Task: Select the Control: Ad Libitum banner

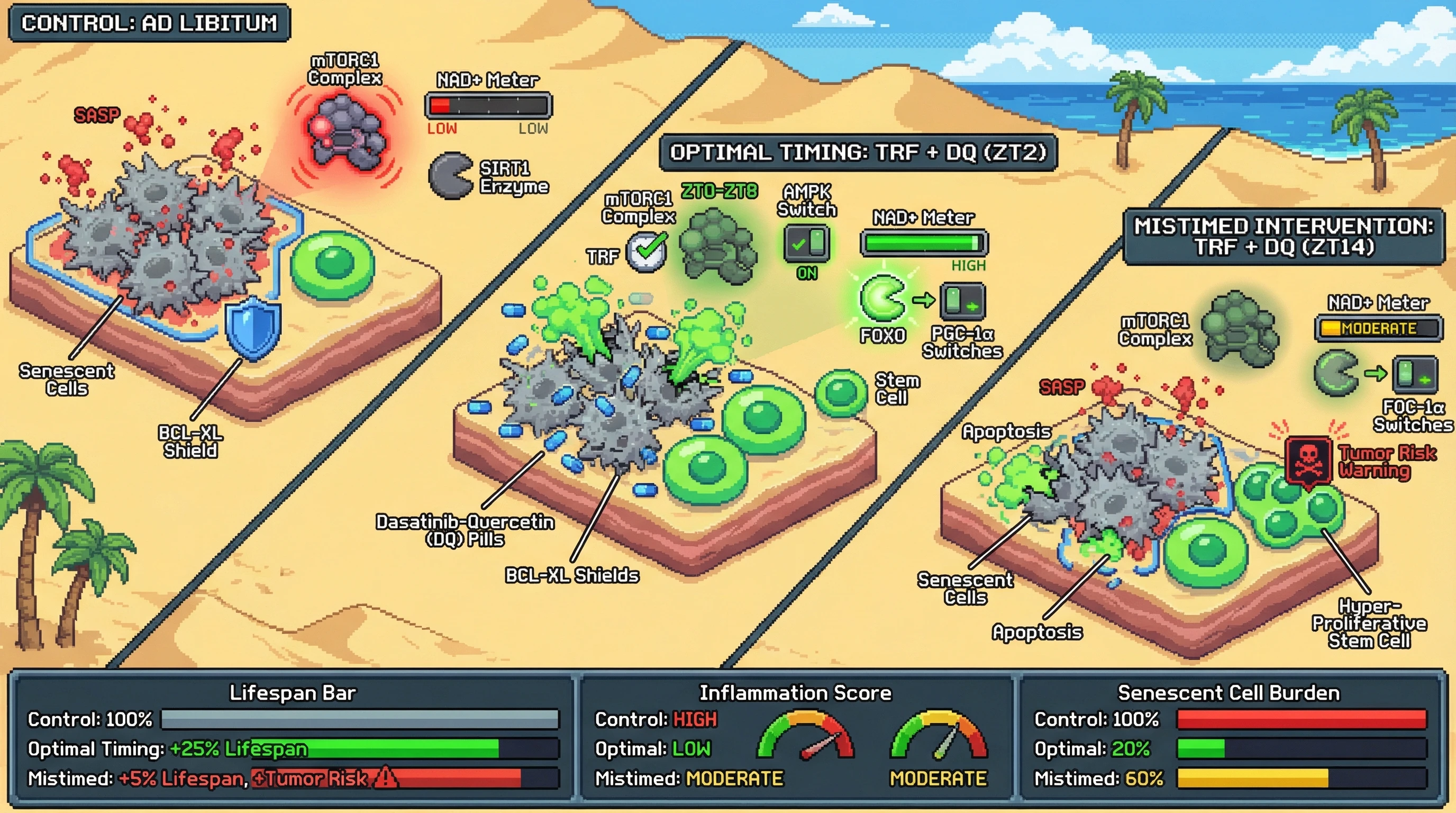Action: [x=149, y=23]
